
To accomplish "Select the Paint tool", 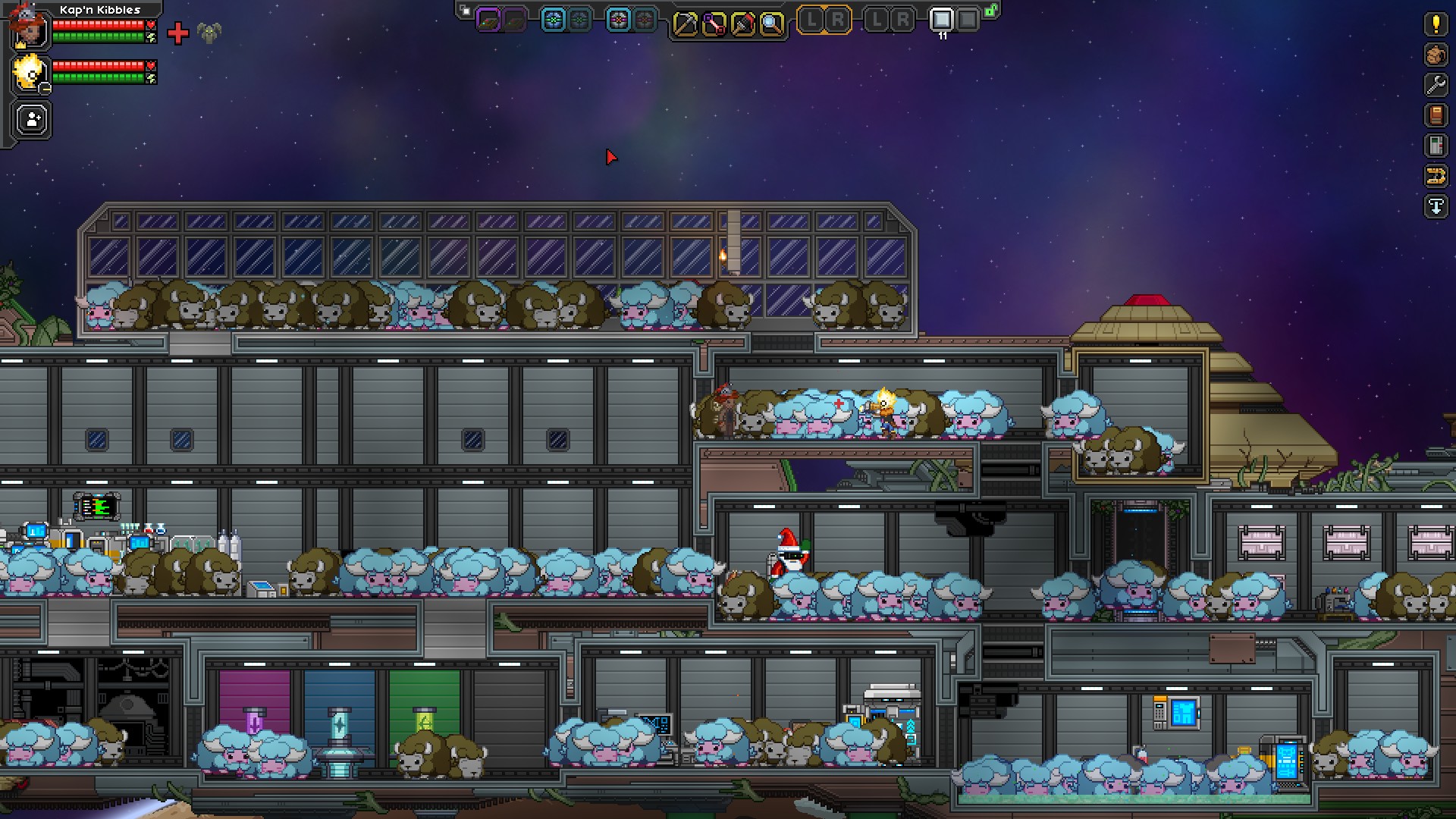I will click(x=744, y=23).
